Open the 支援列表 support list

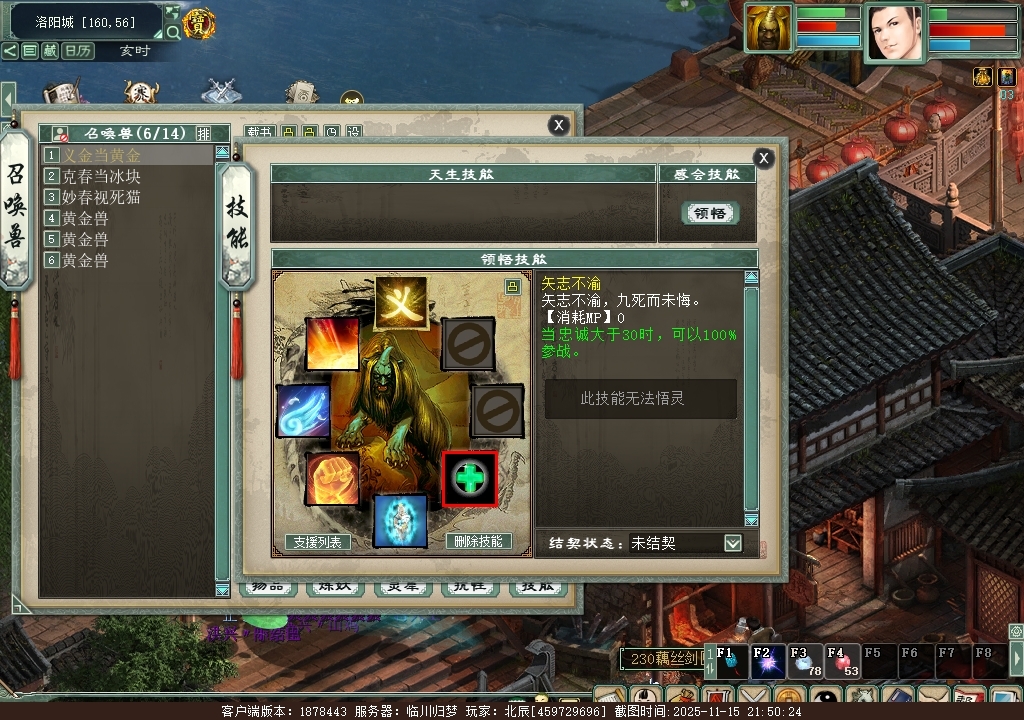point(318,542)
